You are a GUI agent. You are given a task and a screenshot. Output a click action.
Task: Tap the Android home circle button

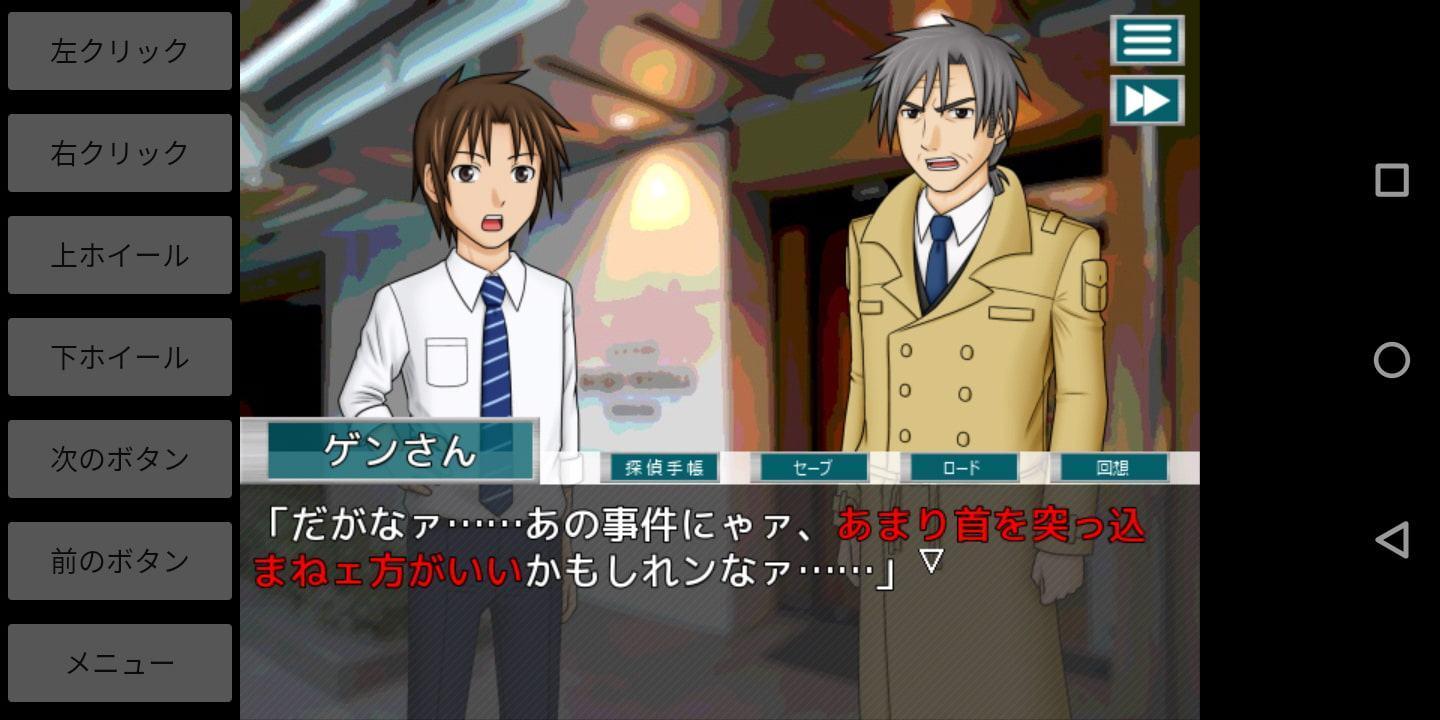(1391, 360)
